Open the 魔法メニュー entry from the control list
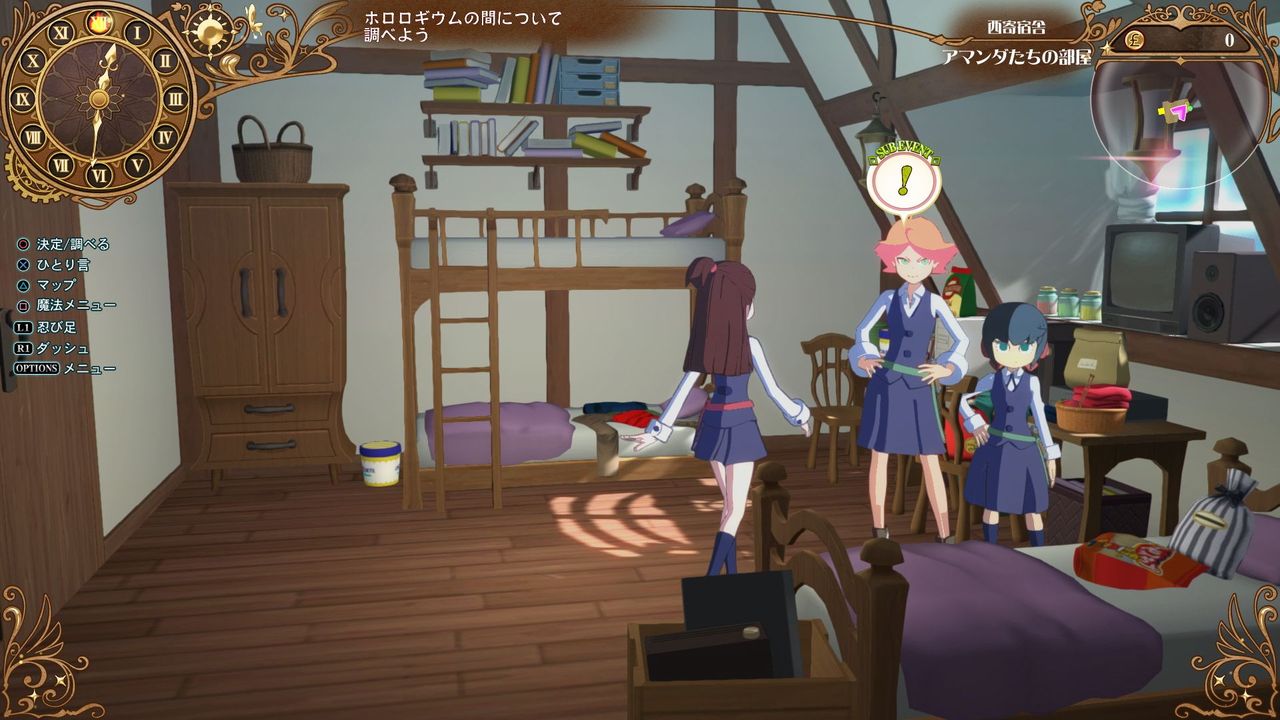 pyautogui.click(x=78, y=305)
